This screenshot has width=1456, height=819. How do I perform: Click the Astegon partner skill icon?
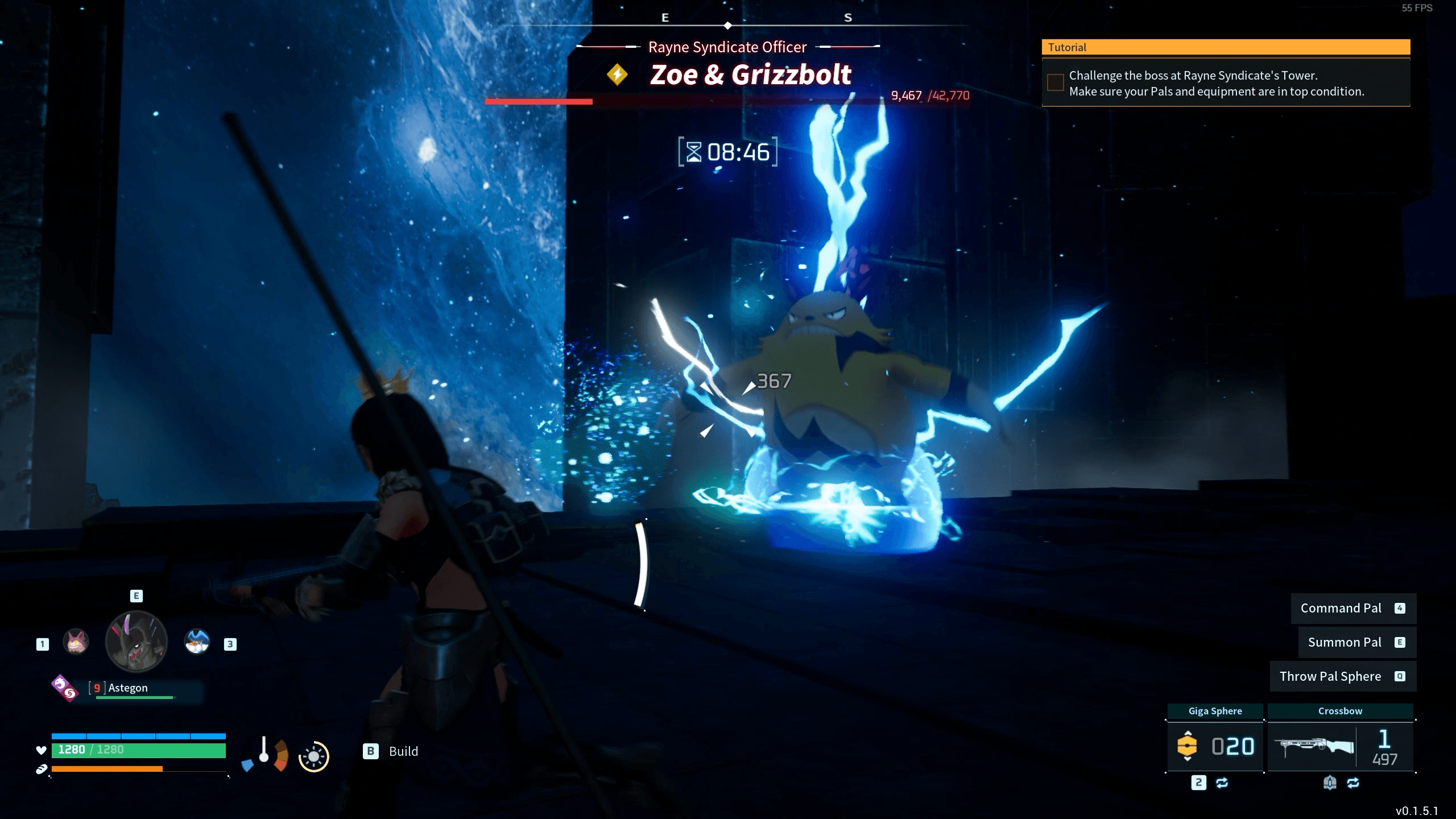(x=64, y=688)
